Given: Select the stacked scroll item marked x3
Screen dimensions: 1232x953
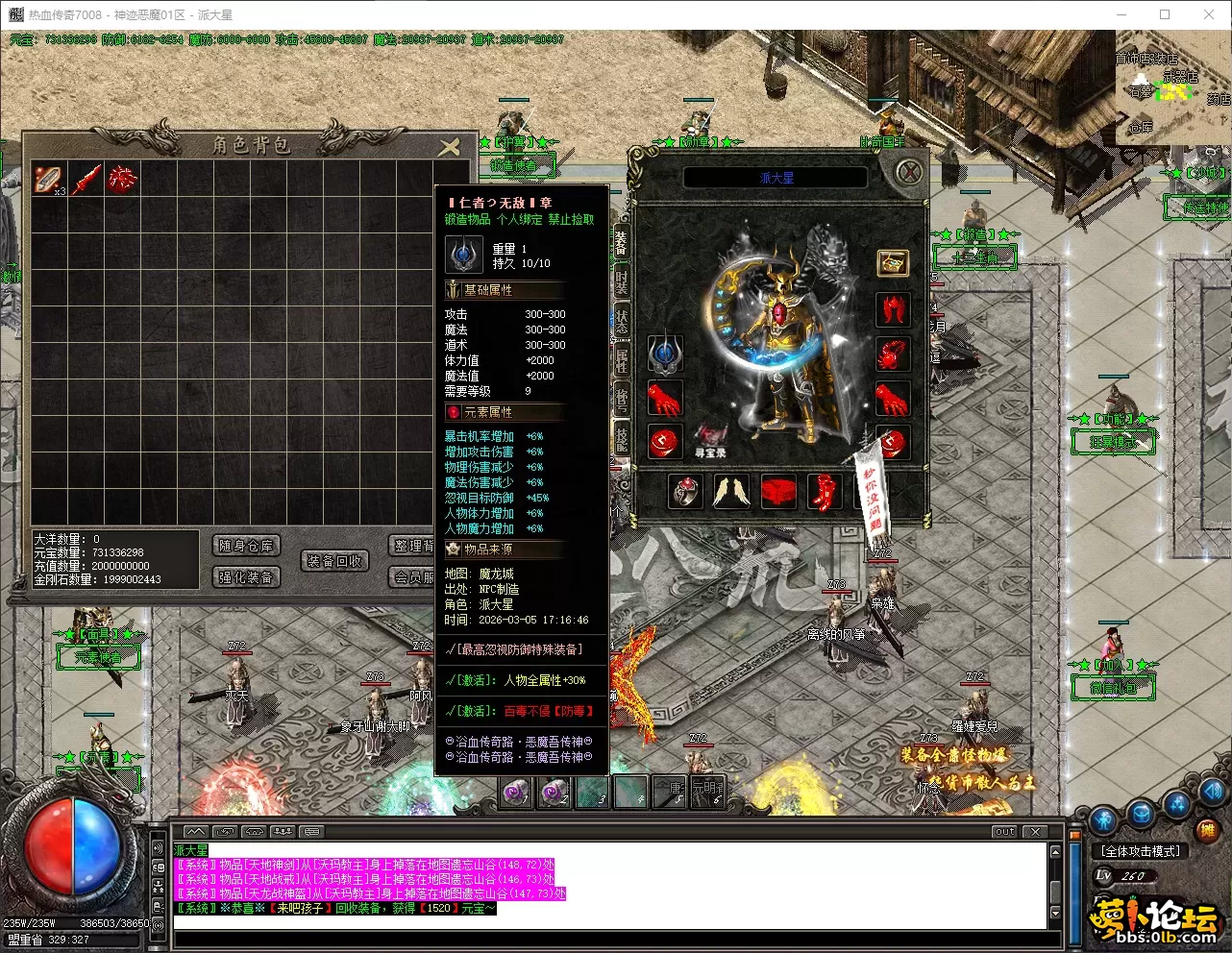Looking at the screenshot, I should (x=48, y=179).
